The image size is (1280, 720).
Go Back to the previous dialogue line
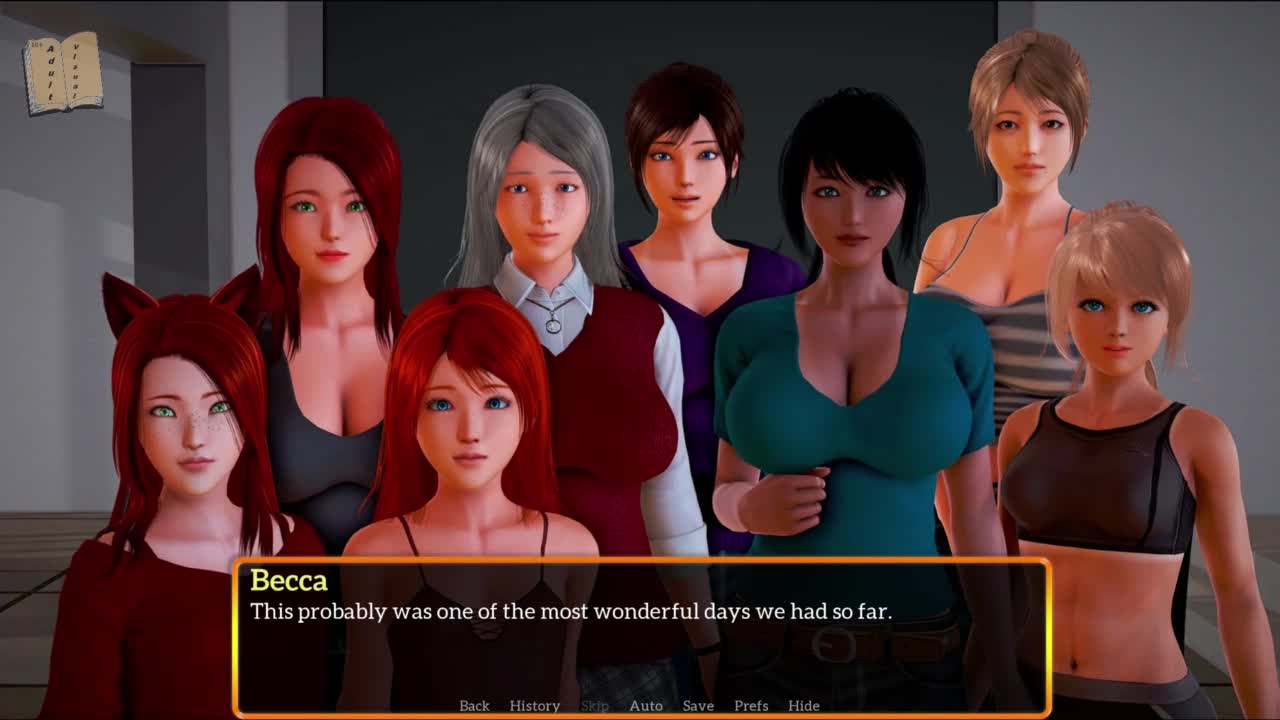tap(474, 706)
